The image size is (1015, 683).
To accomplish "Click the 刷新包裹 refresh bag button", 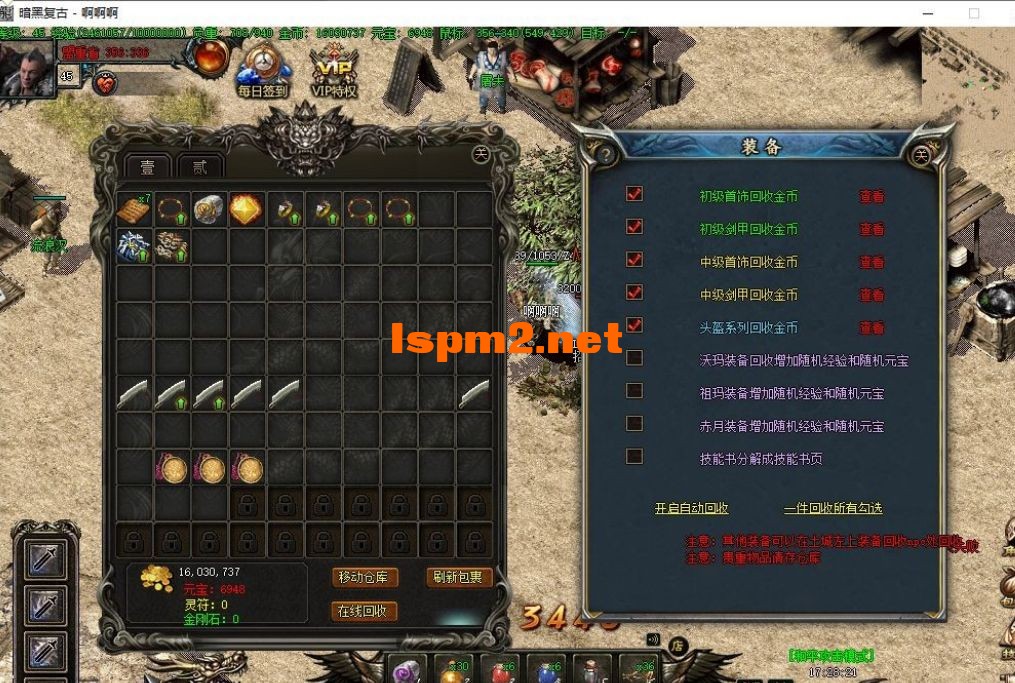I will pyautogui.click(x=458, y=577).
